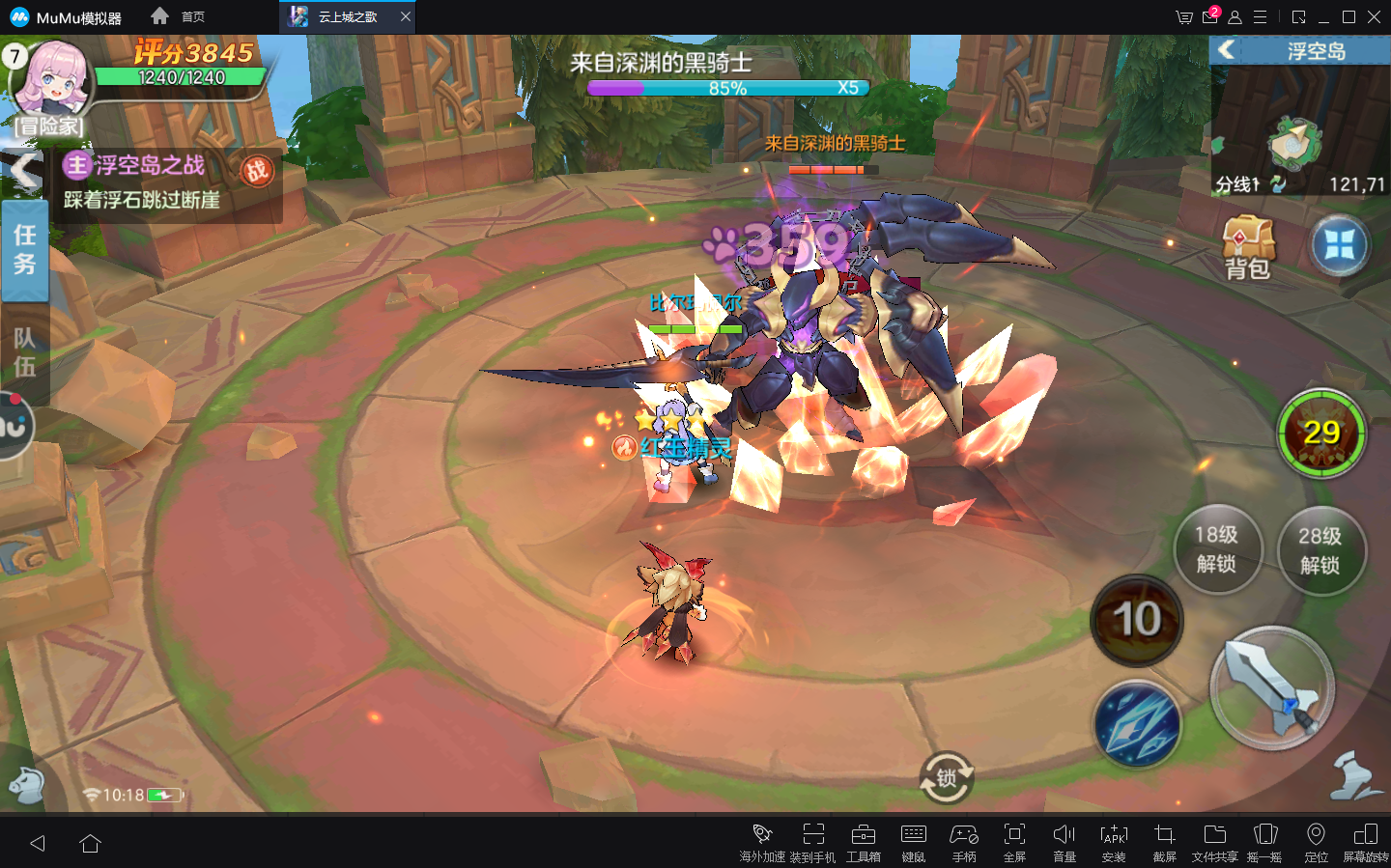The height and width of the screenshot is (868, 1391).
Task: Switch to the 队伍 team tab
Action: [x=25, y=352]
